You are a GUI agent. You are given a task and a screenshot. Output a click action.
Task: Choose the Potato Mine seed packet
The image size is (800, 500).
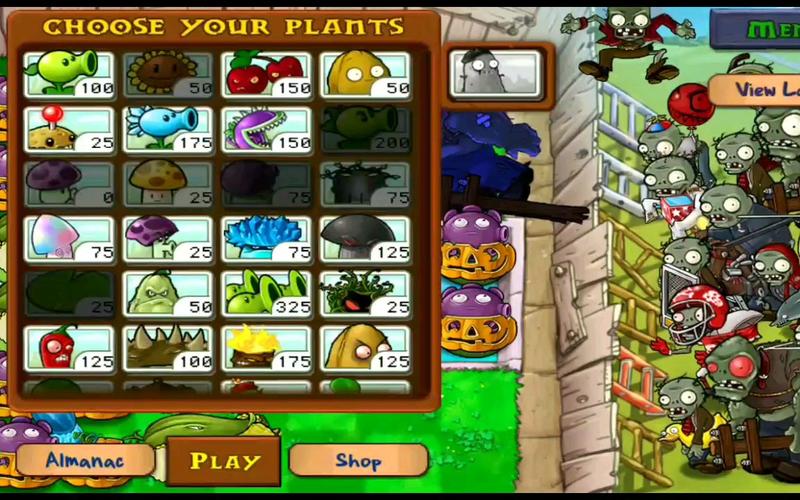click(x=69, y=128)
